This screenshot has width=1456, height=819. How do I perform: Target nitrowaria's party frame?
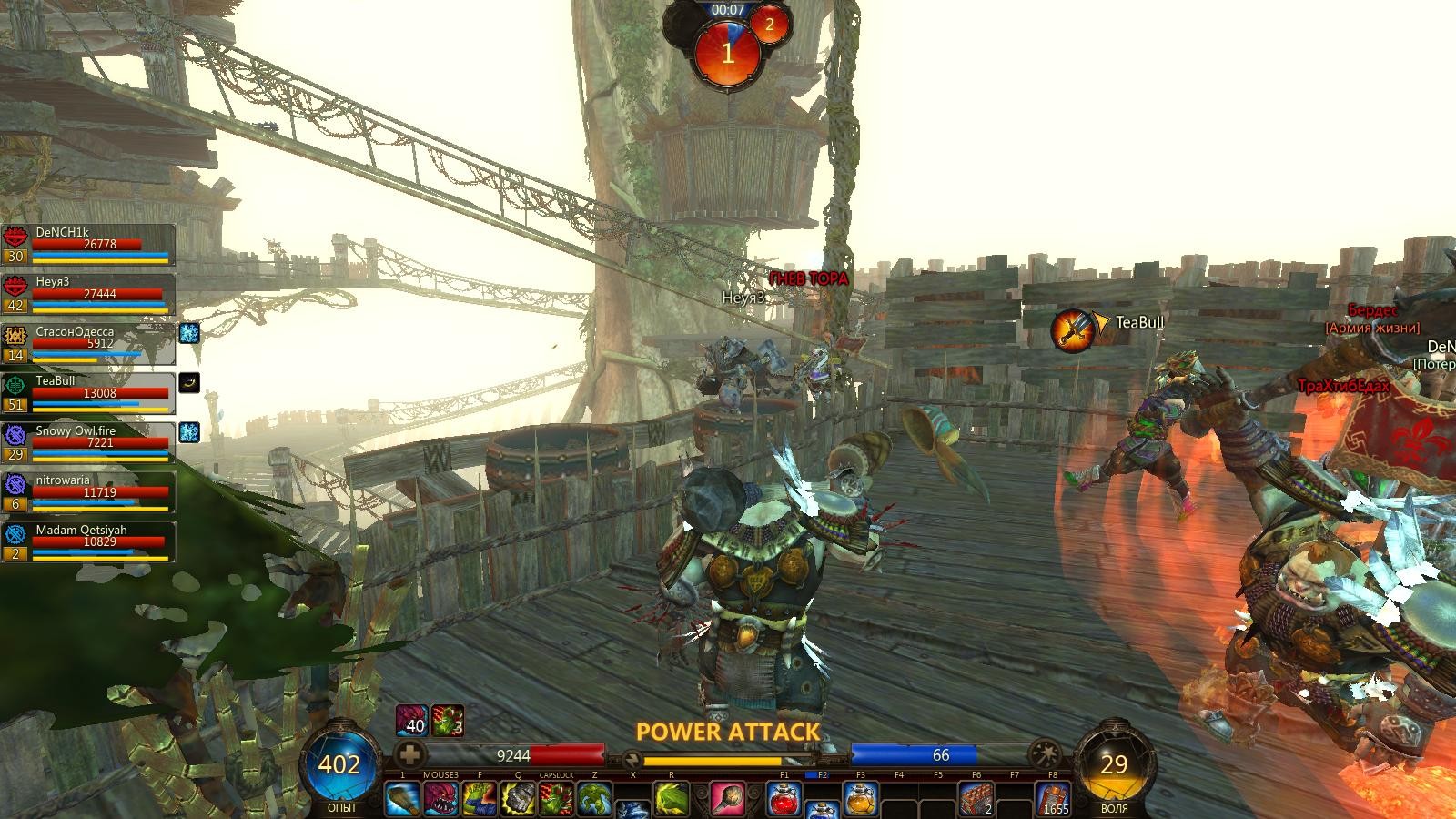(89, 492)
